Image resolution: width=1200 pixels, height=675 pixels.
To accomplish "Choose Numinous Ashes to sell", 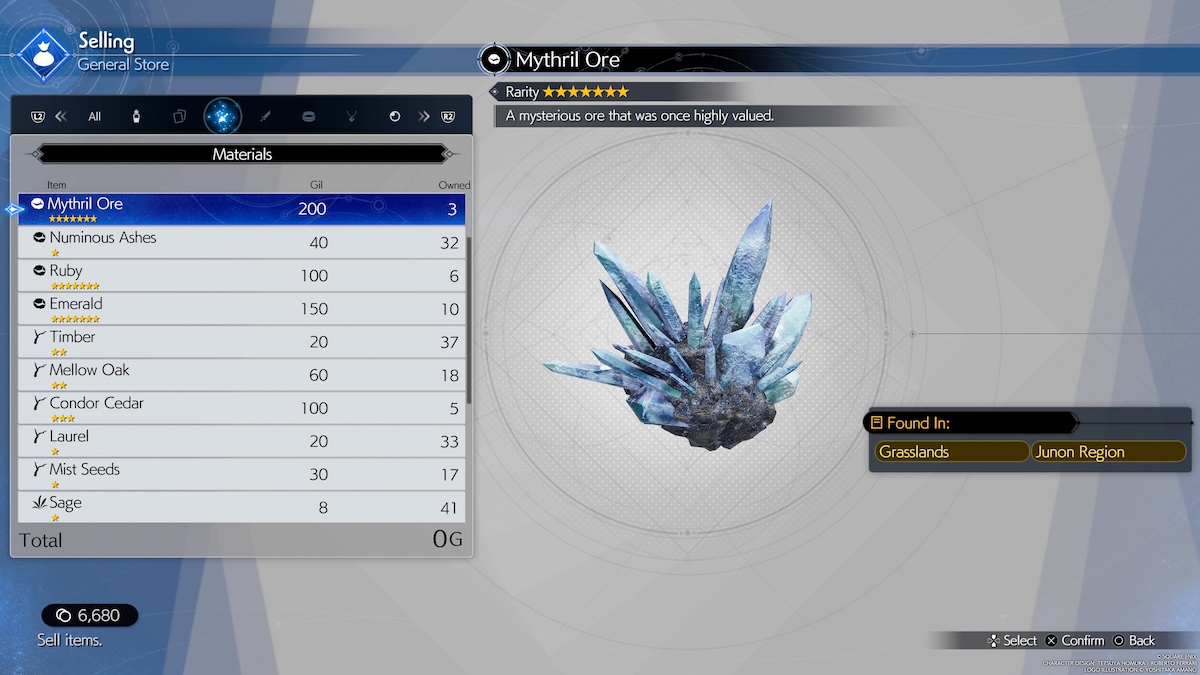I will click(x=242, y=242).
